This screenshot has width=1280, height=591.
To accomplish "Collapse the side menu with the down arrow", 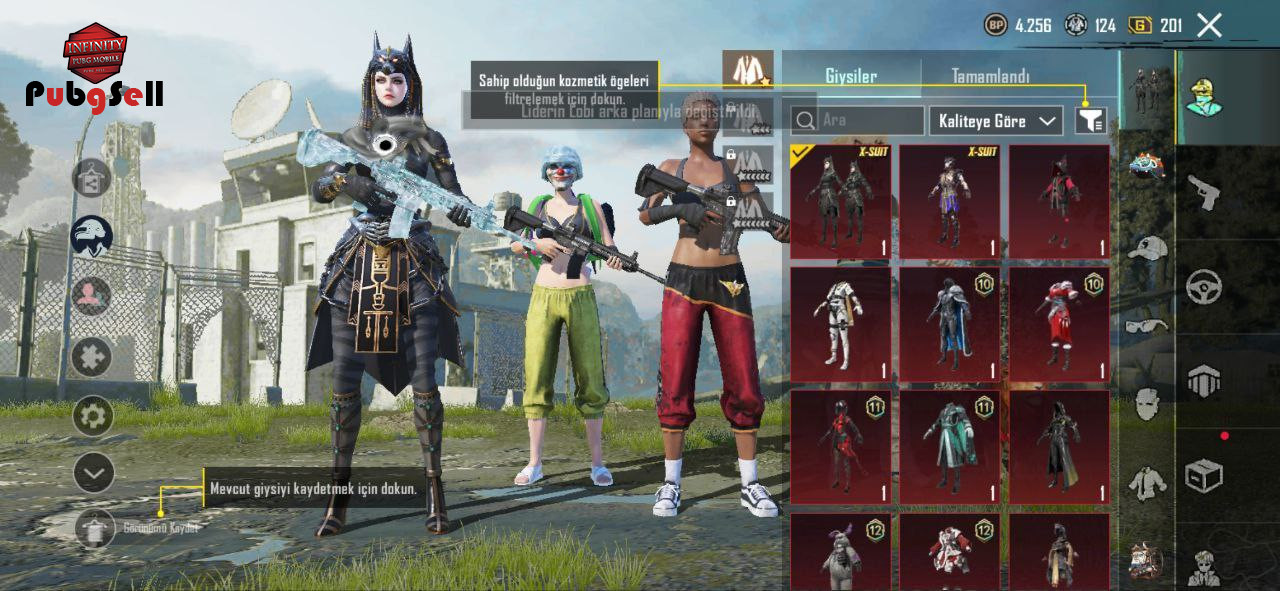I will [x=93, y=472].
